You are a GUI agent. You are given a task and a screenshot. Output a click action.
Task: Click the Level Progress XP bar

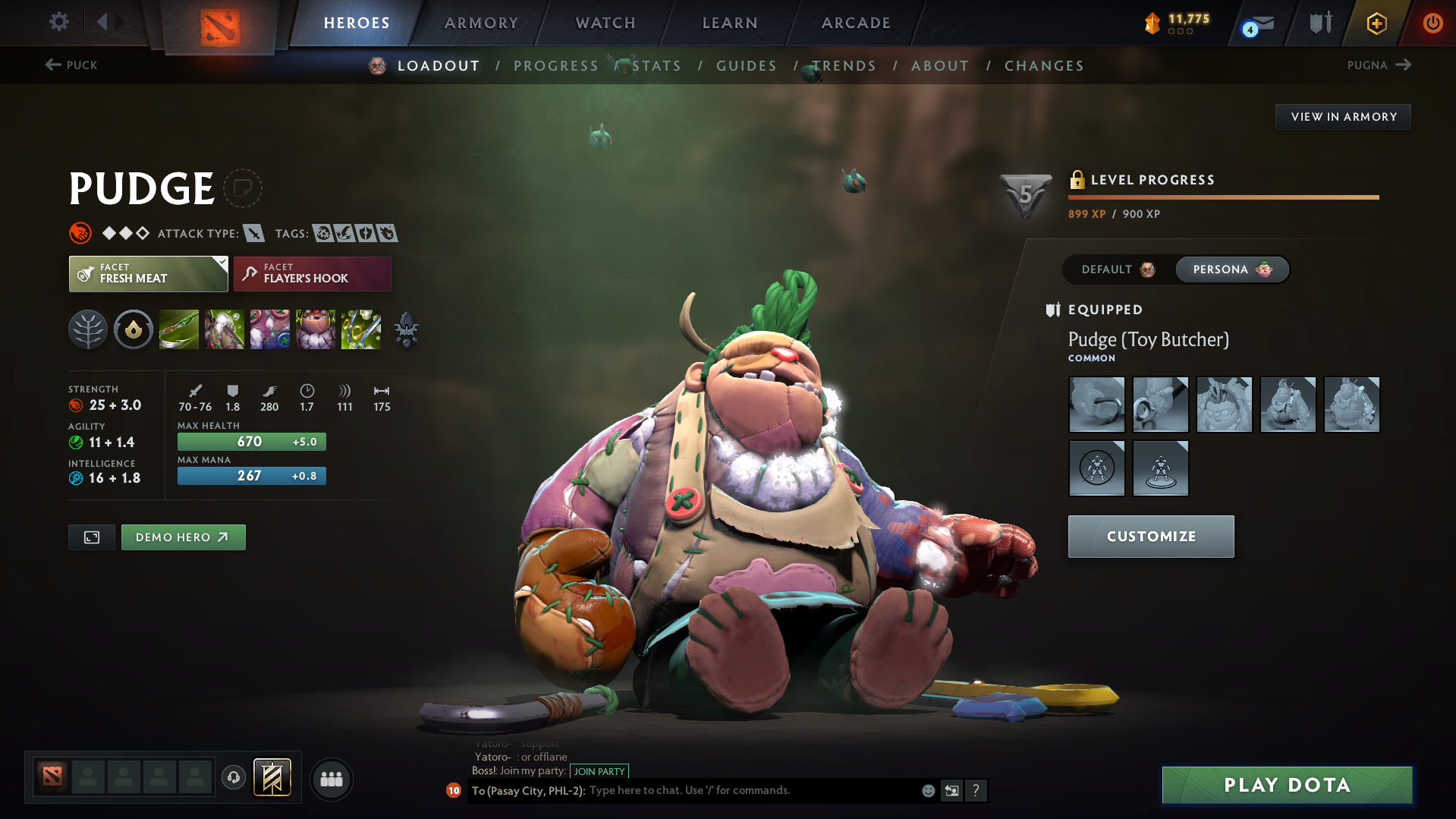click(1223, 197)
